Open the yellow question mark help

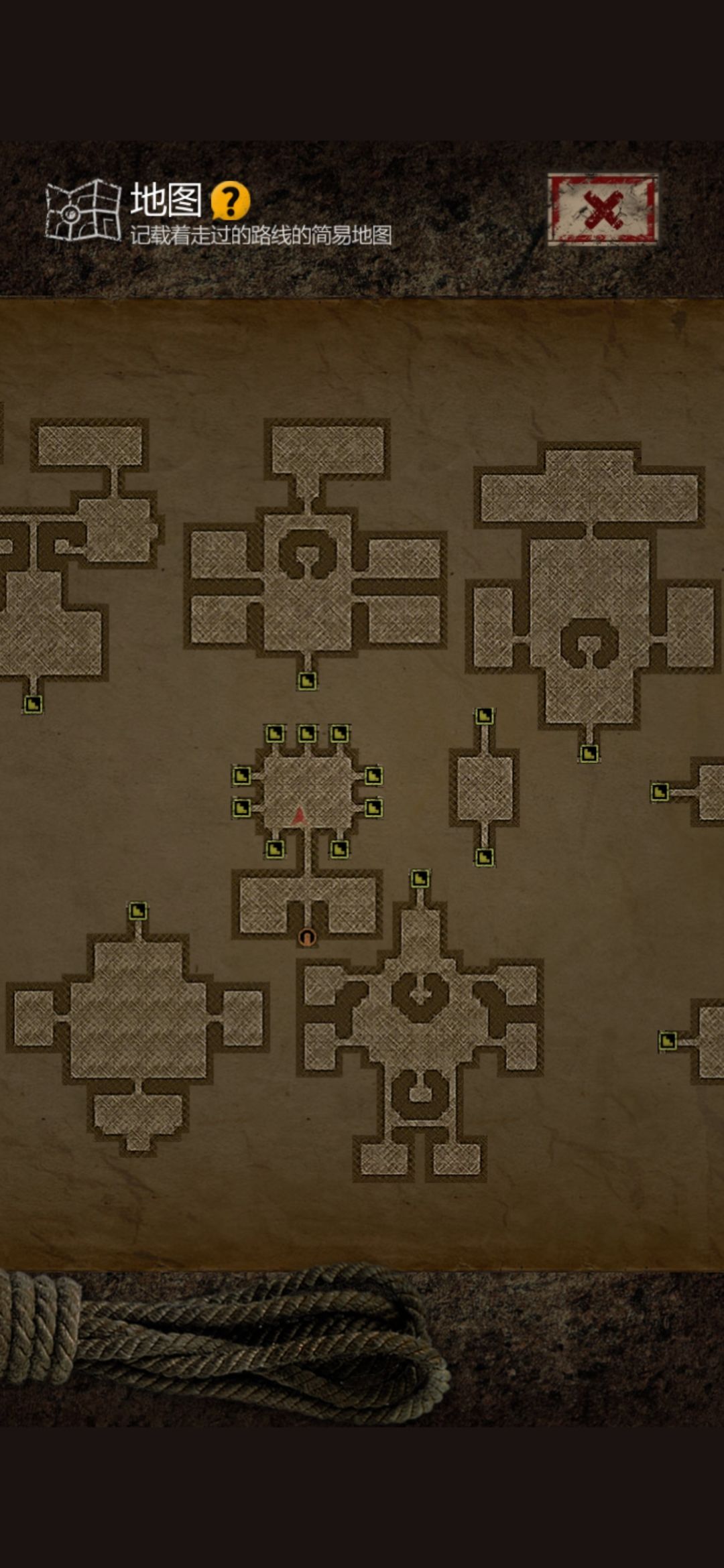click(230, 200)
